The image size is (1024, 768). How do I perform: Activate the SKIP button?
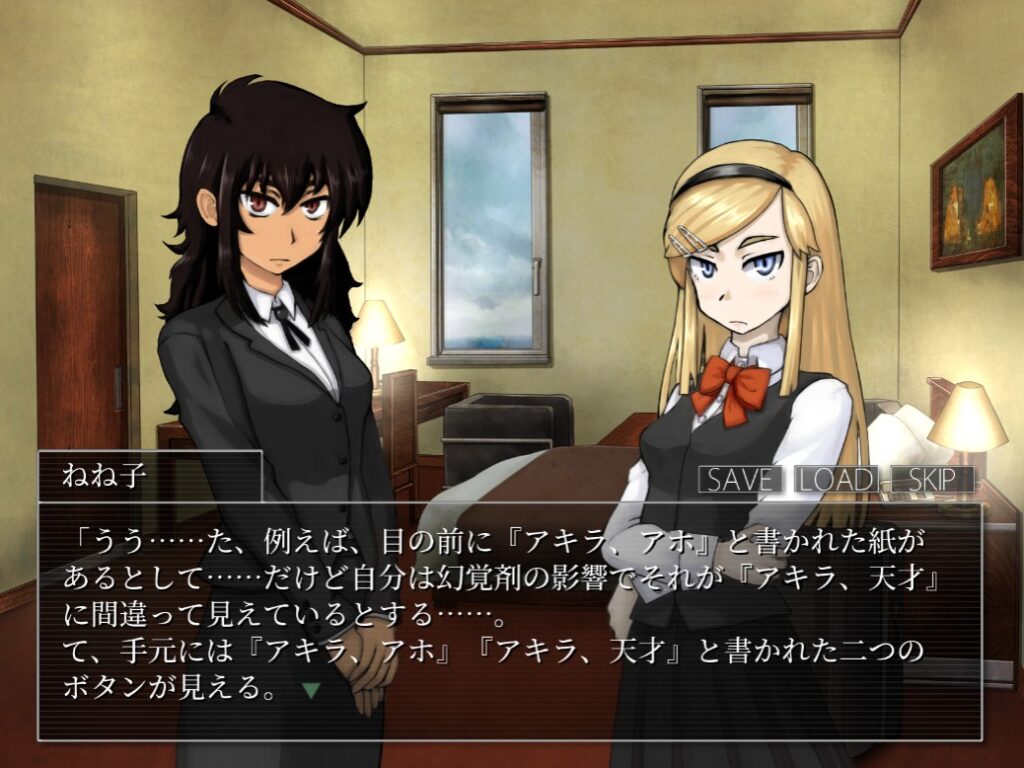[x=930, y=480]
